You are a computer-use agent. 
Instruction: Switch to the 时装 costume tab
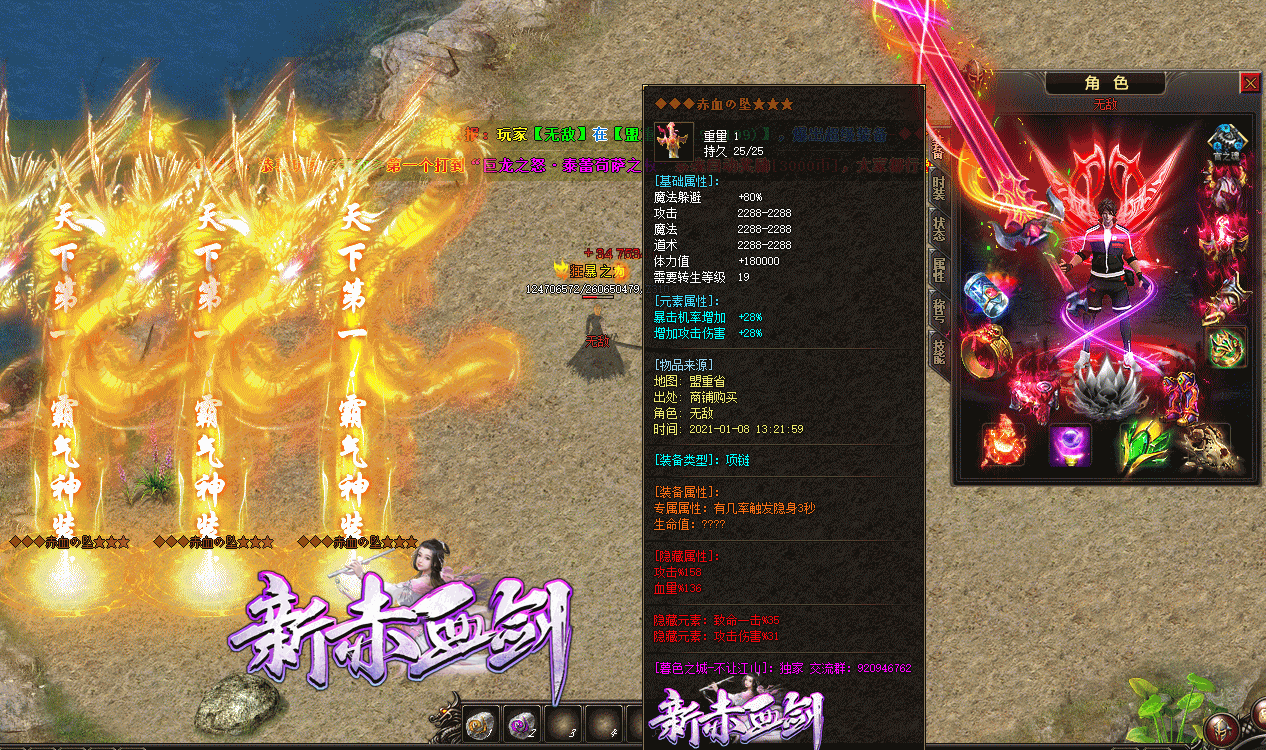[x=939, y=187]
